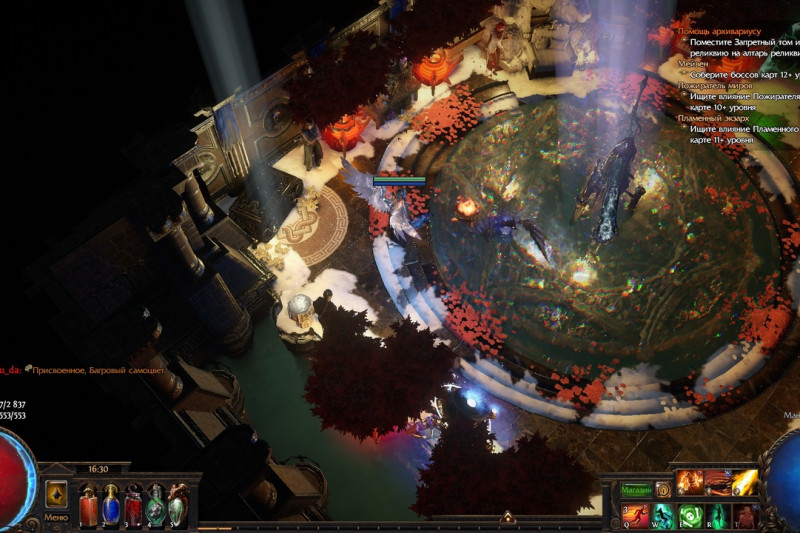
Task: Use the blue mana flask in slot 2
Action: click(x=110, y=504)
